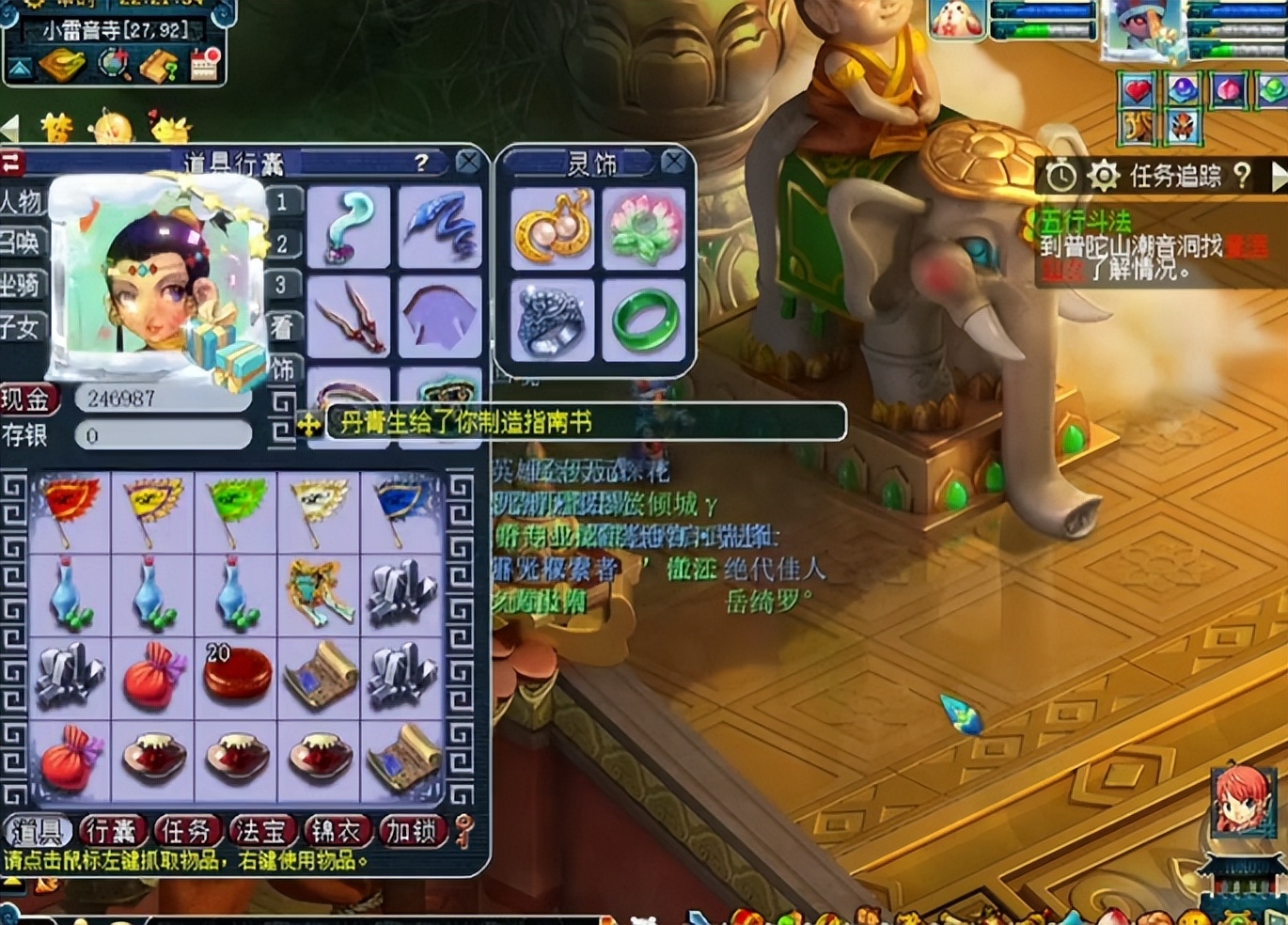Open the quest guide book icon on minimap panel
Image resolution: width=1288 pixels, height=925 pixels.
coord(158,66)
